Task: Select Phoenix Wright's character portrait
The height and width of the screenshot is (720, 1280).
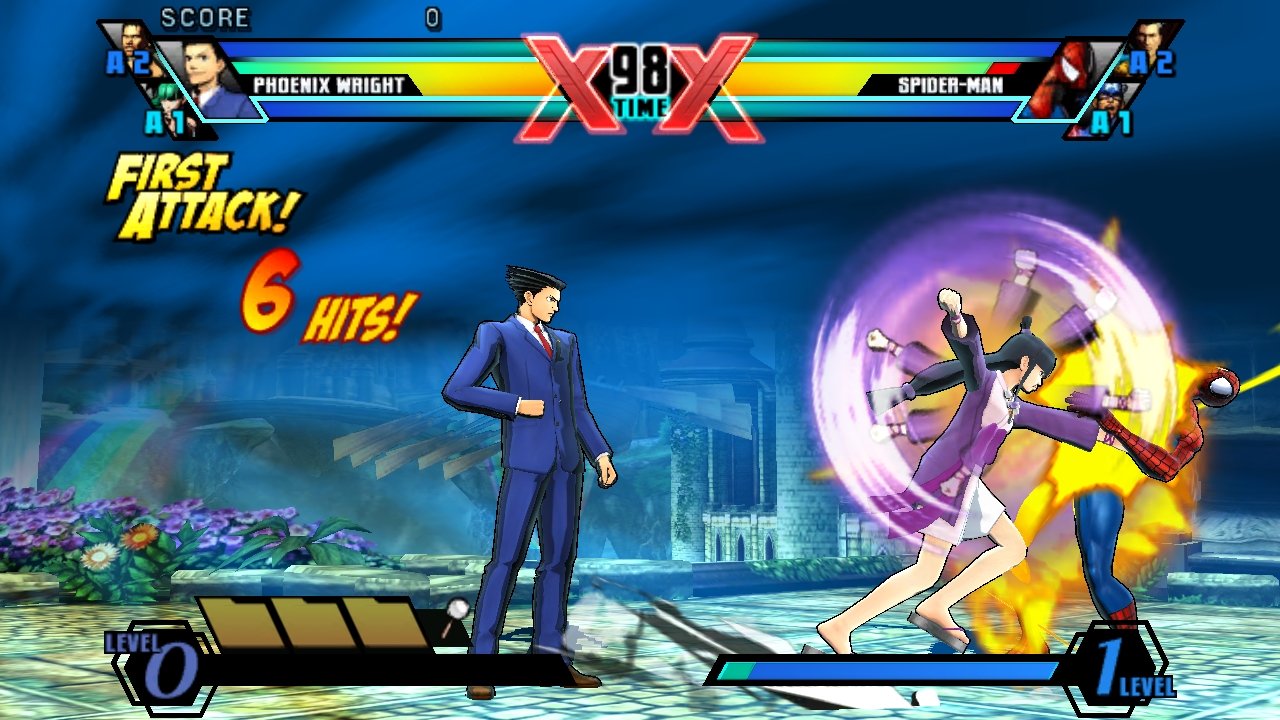Action: pos(205,75)
